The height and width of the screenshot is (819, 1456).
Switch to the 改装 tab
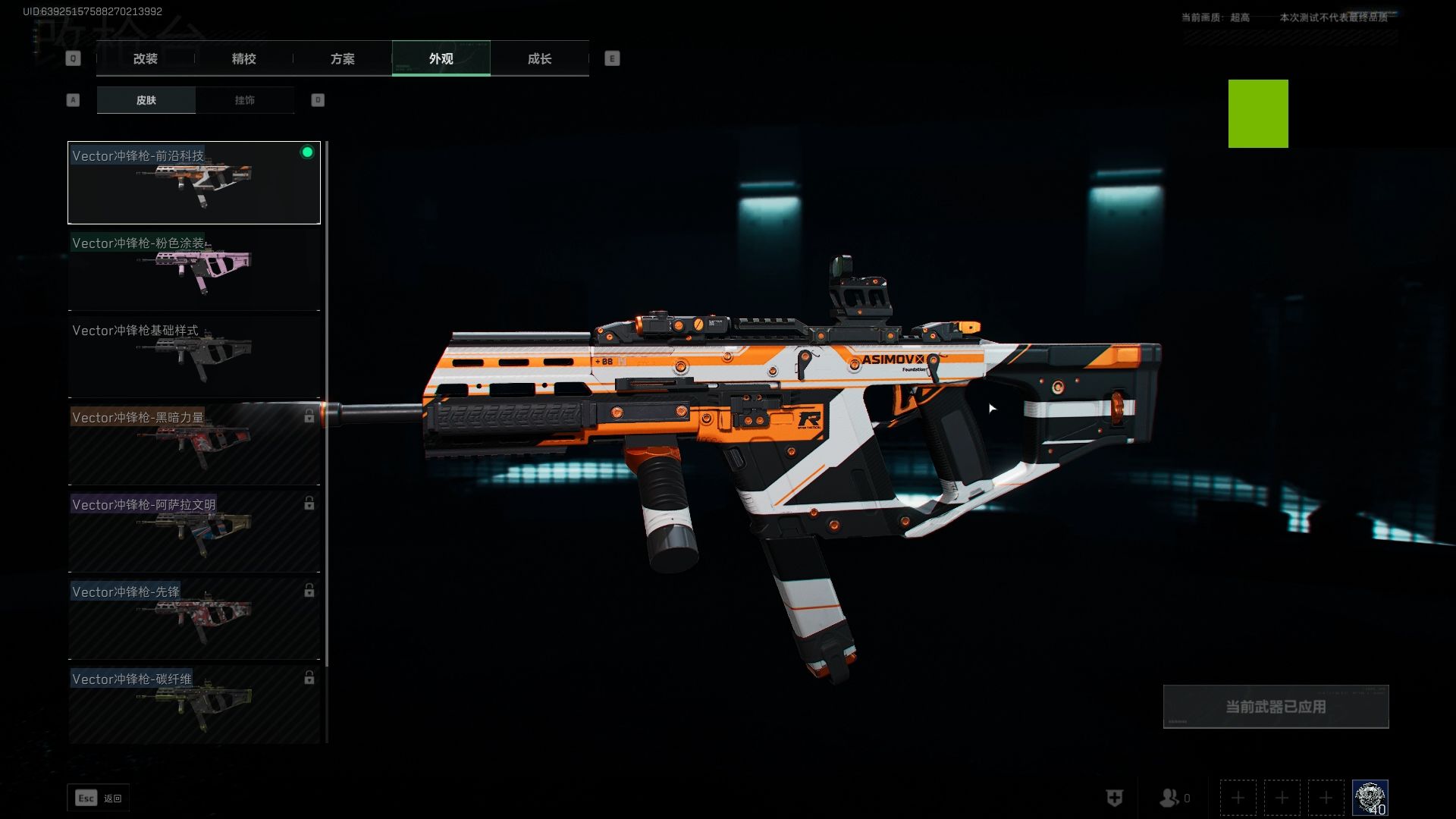[x=145, y=58]
